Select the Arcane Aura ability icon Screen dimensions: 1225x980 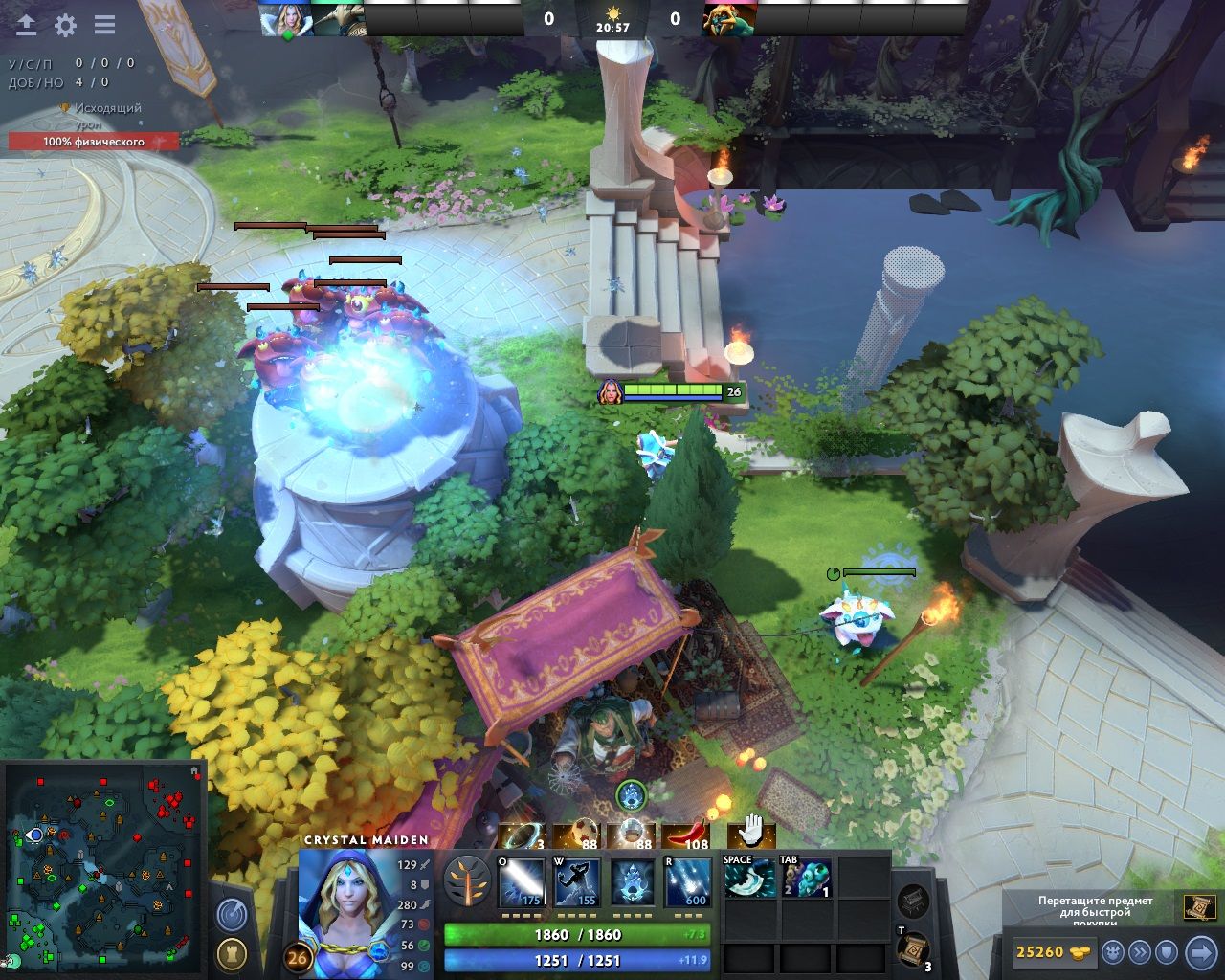[x=633, y=882]
